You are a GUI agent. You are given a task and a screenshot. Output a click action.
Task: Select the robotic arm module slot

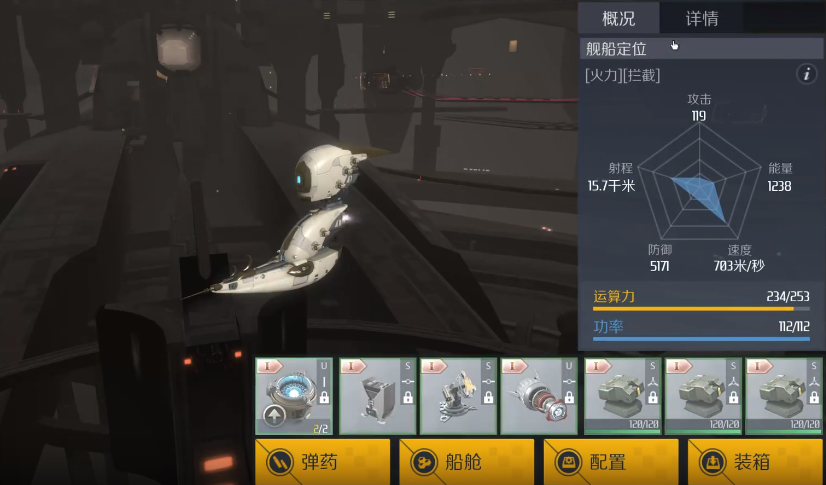point(457,396)
